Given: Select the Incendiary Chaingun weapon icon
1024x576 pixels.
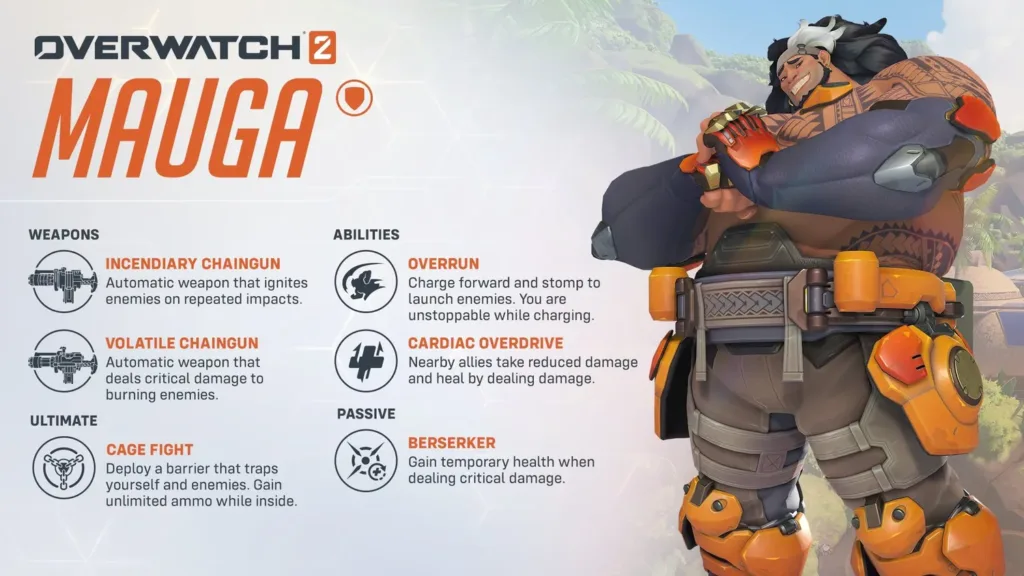Looking at the screenshot, I should pos(63,283).
